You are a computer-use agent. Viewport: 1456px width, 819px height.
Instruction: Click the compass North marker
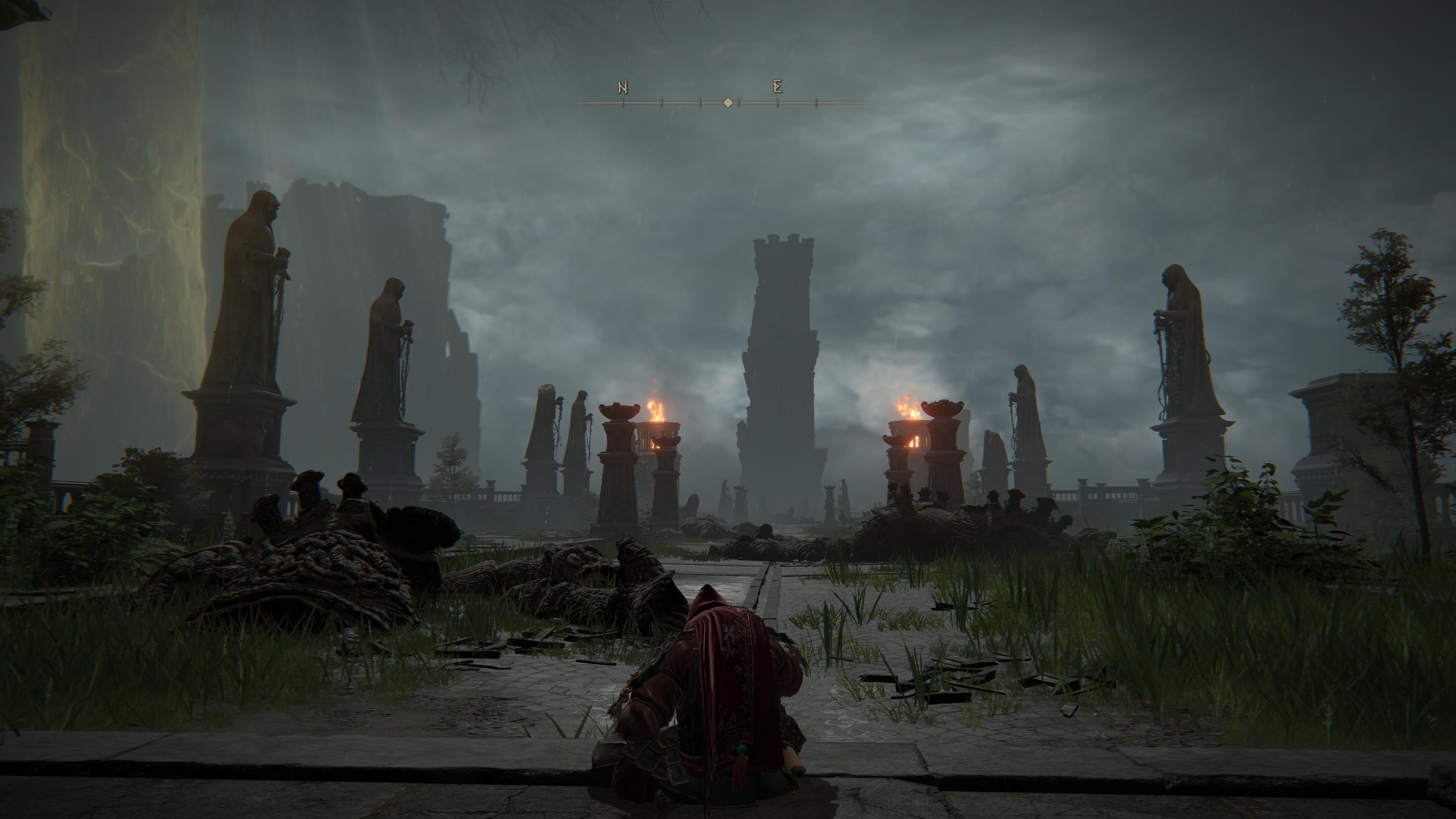point(622,88)
